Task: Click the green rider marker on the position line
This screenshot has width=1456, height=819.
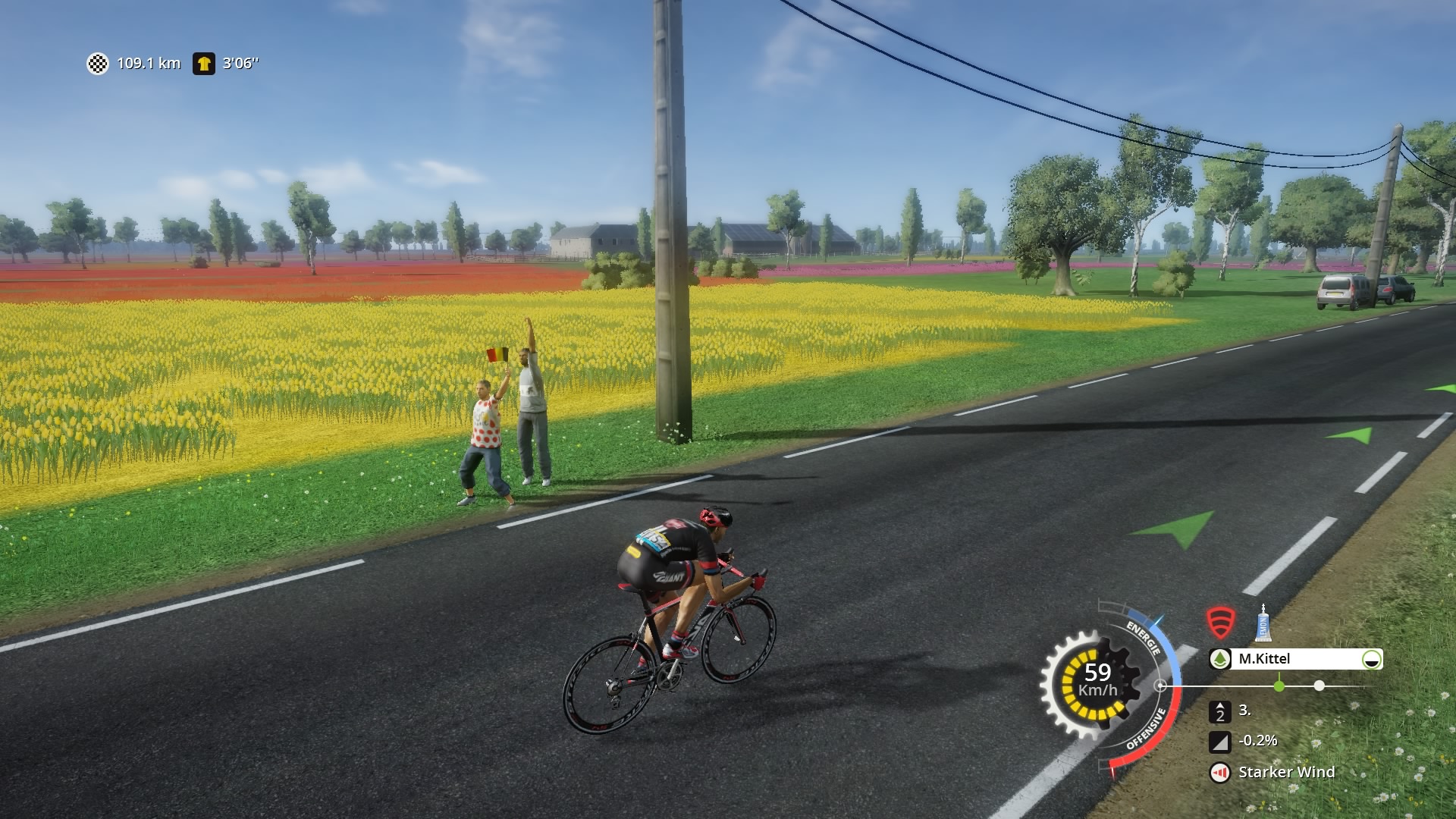Action: point(1279,686)
